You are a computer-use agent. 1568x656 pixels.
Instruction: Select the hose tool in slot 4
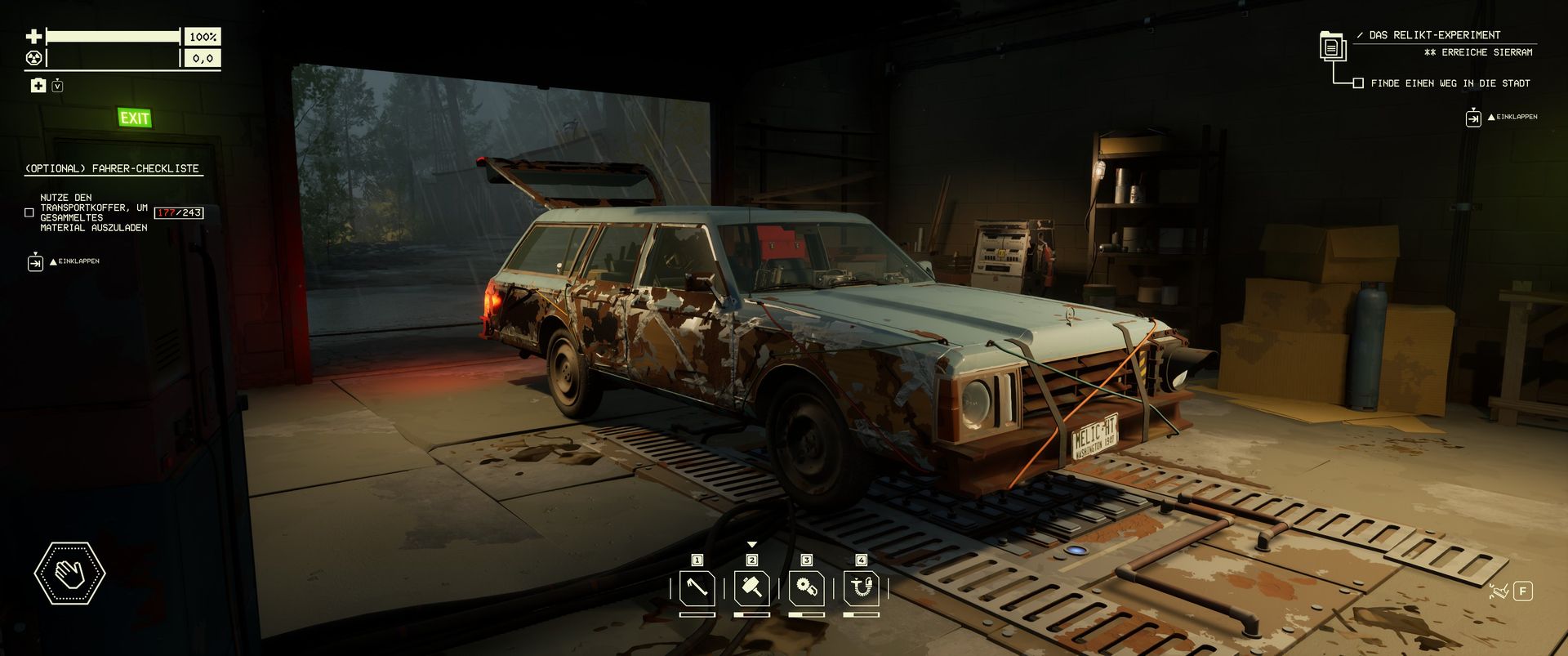[861, 588]
